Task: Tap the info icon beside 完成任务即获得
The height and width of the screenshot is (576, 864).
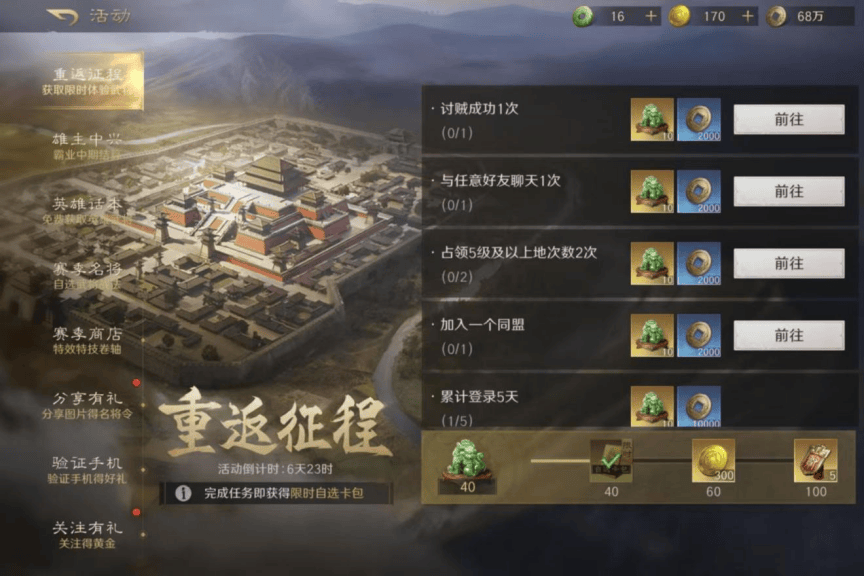Action: pos(184,493)
